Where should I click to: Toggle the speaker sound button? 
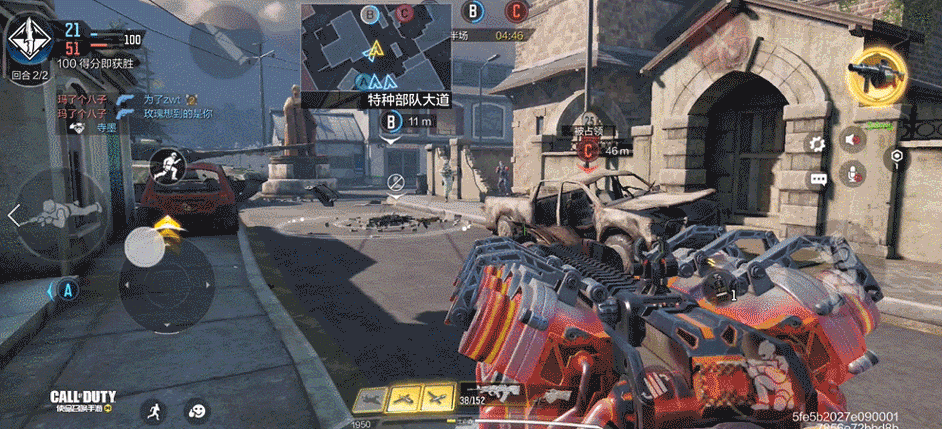pyautogui.click(x=853, y=139)
